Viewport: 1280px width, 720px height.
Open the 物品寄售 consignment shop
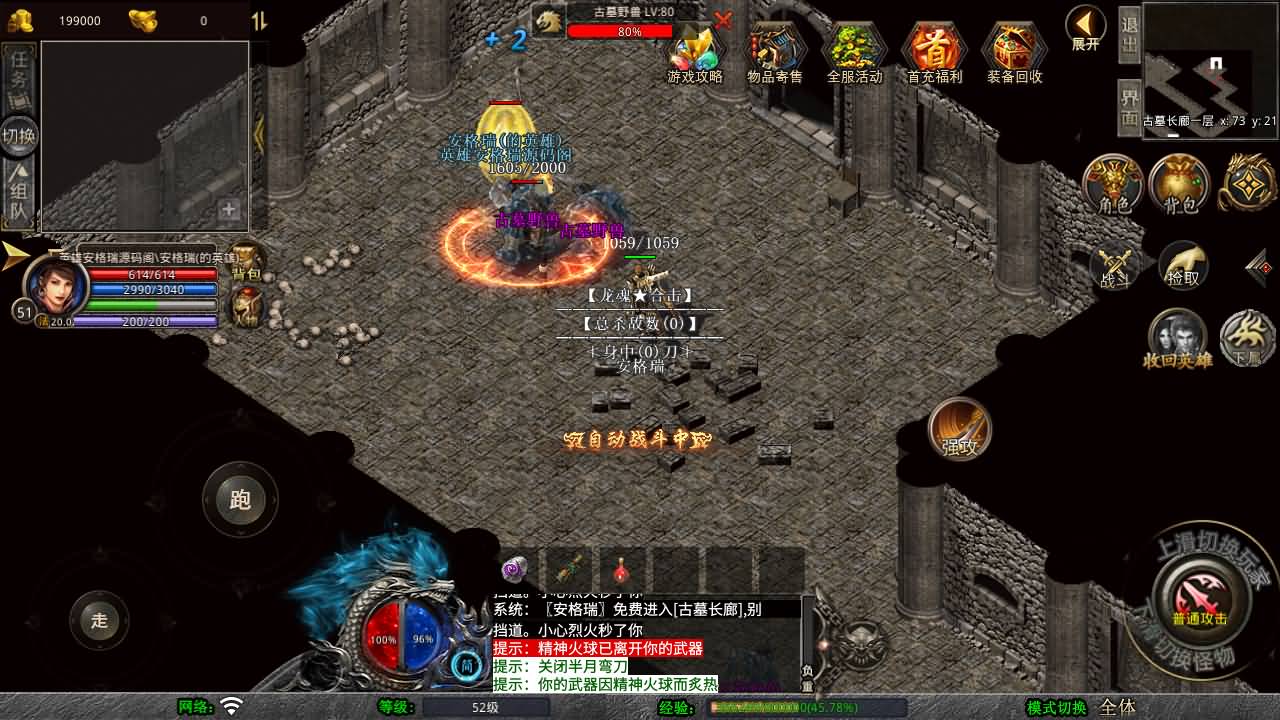(775, 52)
